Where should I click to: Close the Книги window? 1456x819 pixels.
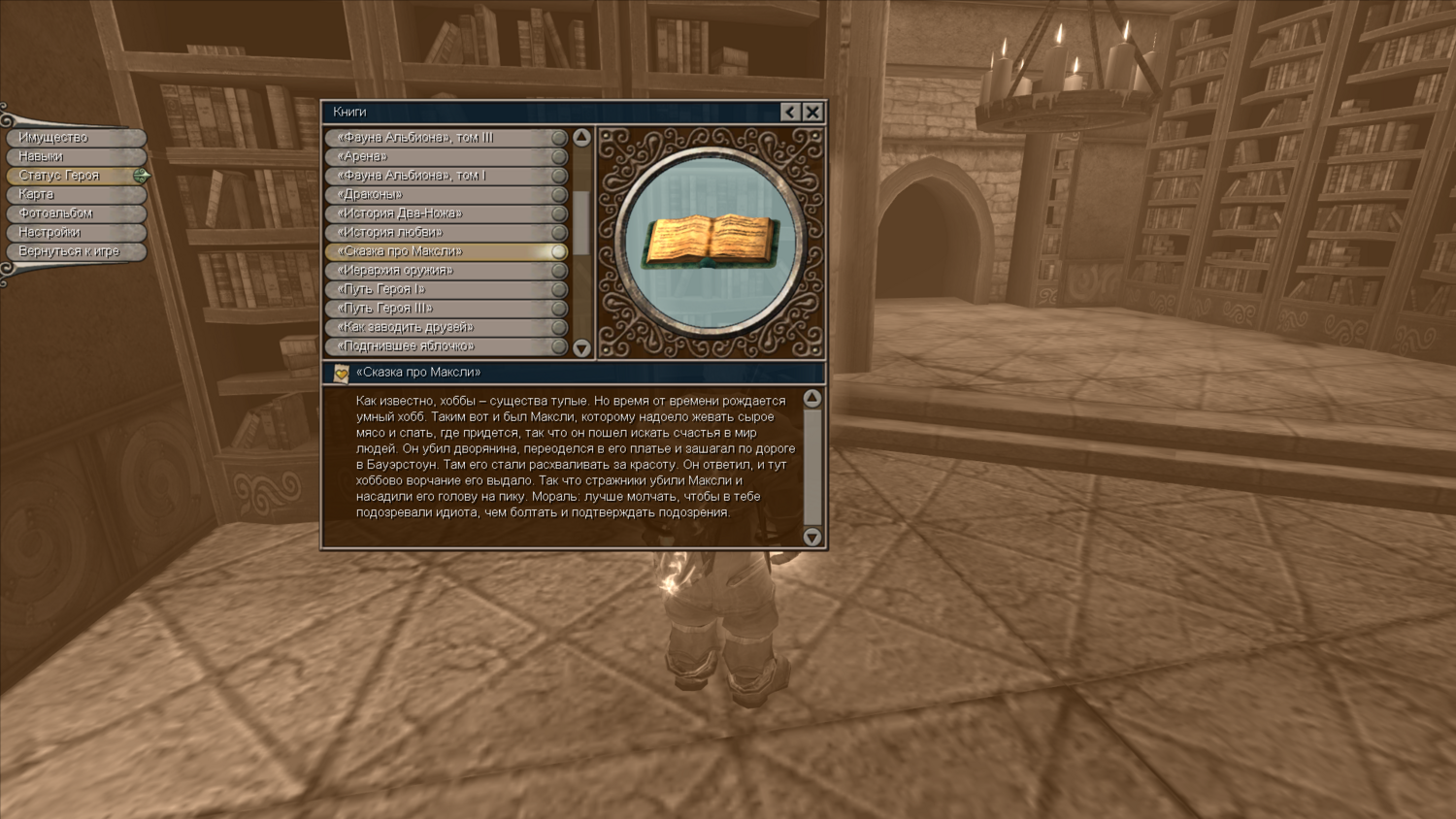pyautogui.click(x=812, y=112)
